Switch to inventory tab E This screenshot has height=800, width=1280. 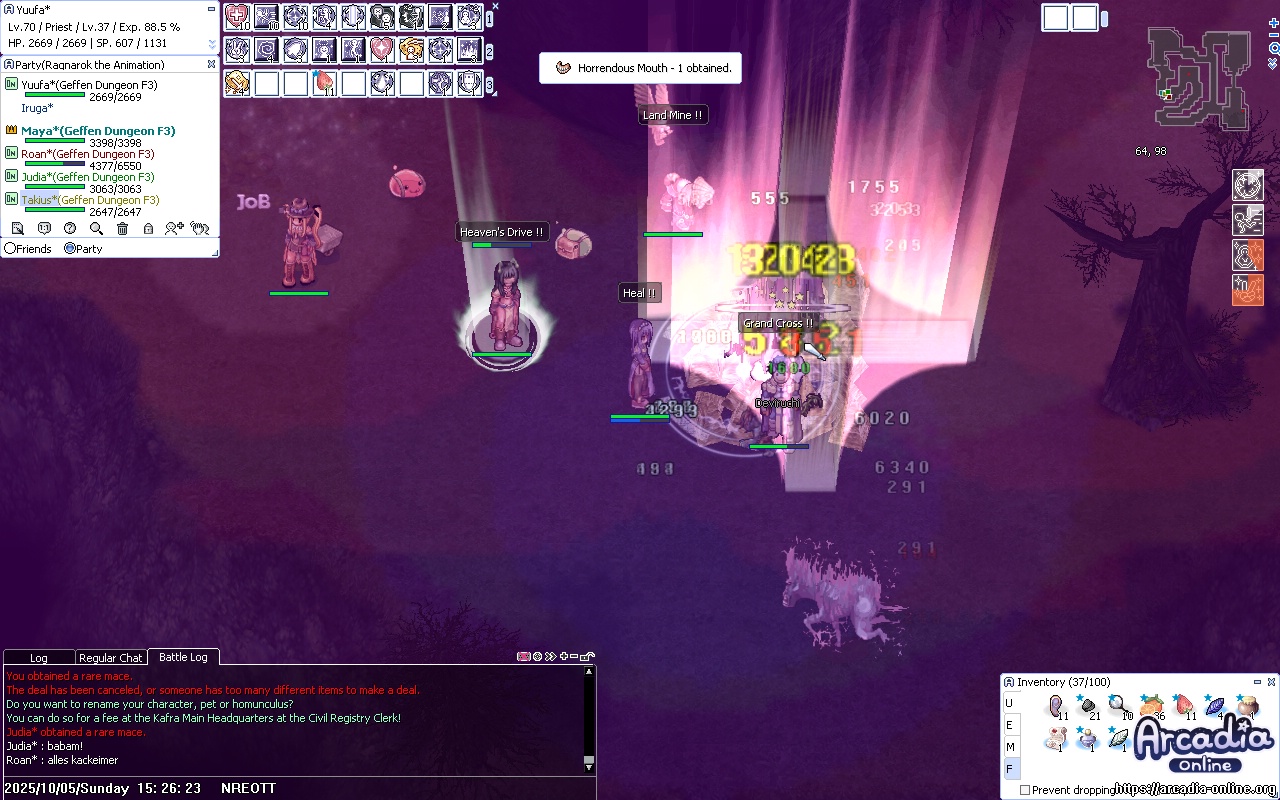point(1010,725)
